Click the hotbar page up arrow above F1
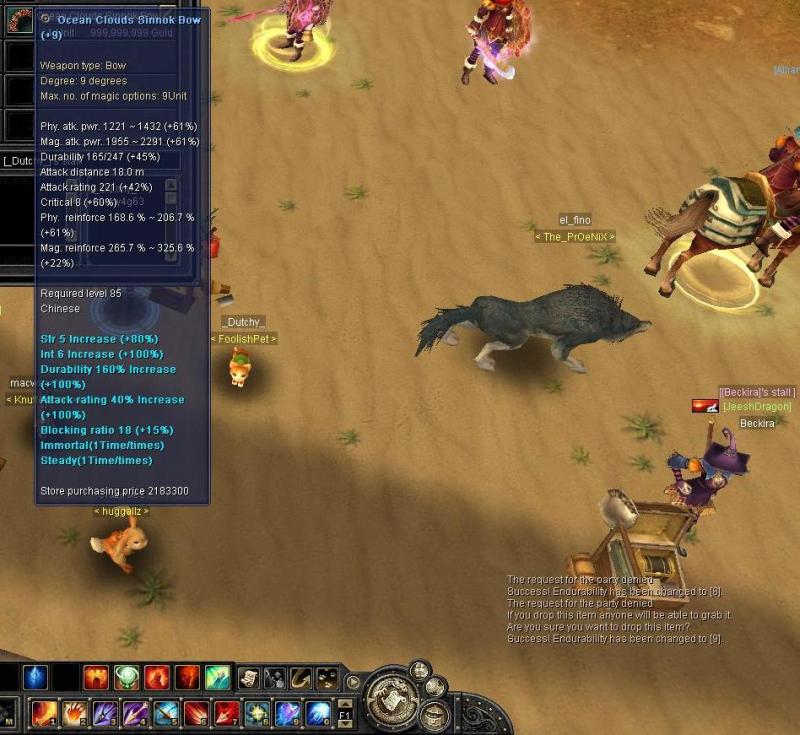 [343, 705]
